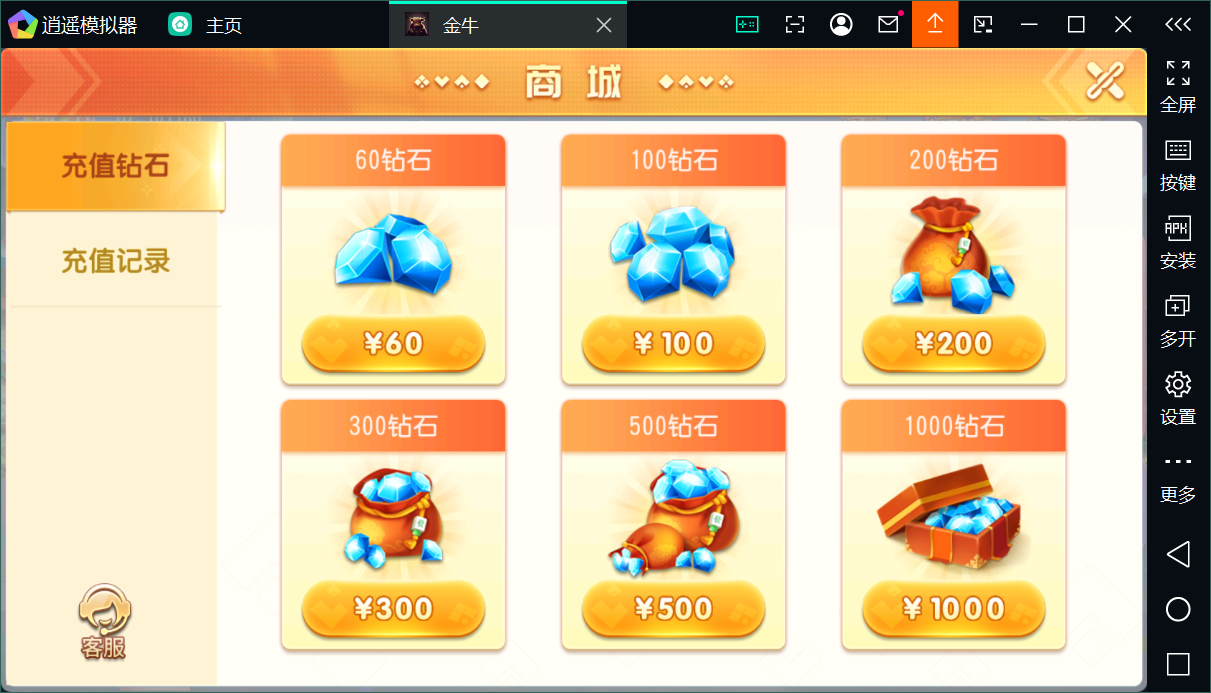Purchase 100 diamonds with the ¥100 button

pos(673,344)
